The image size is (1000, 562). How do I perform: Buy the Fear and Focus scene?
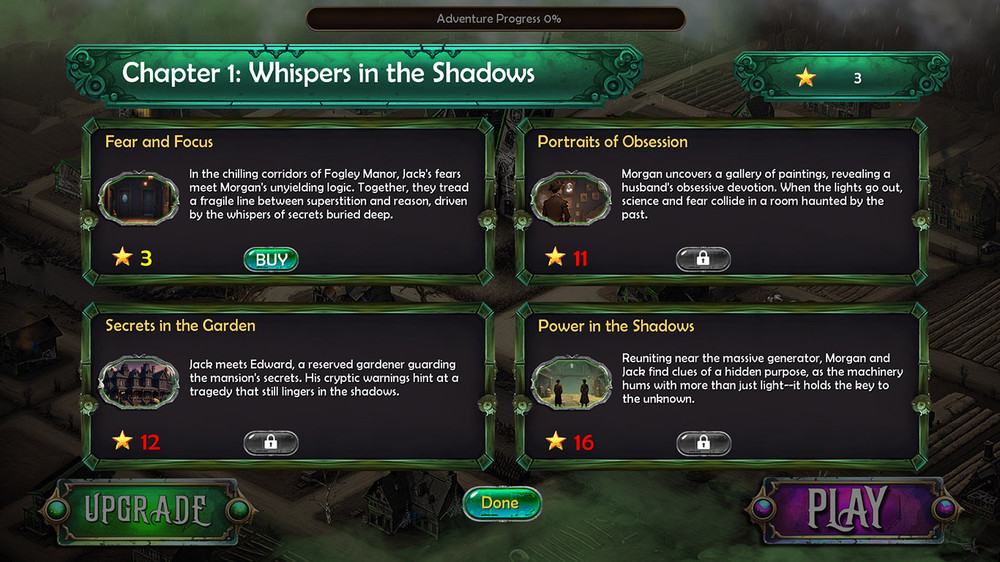(271, 260)
